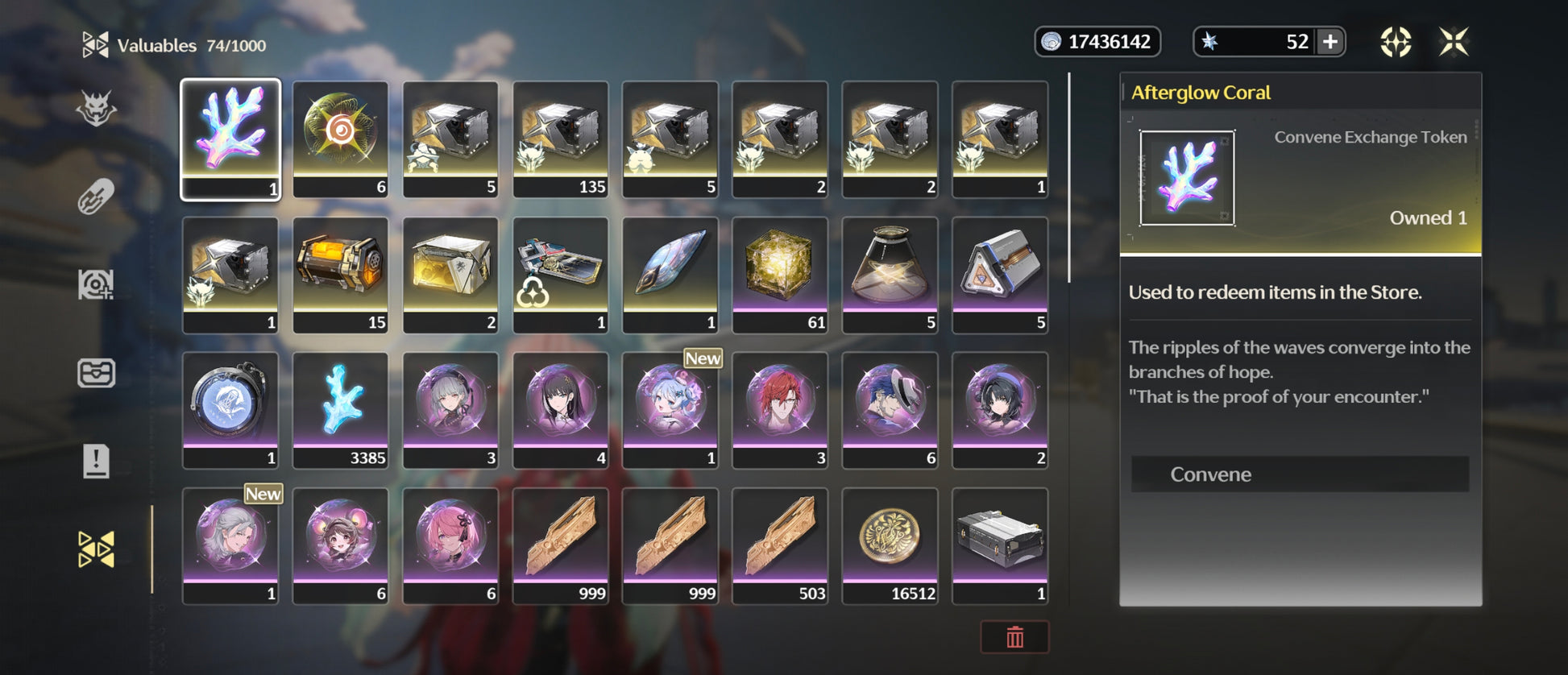1568x675 pixels.
Task: Open the crosshair-style icon beside the close button
Action: [x=1396, y=42]
